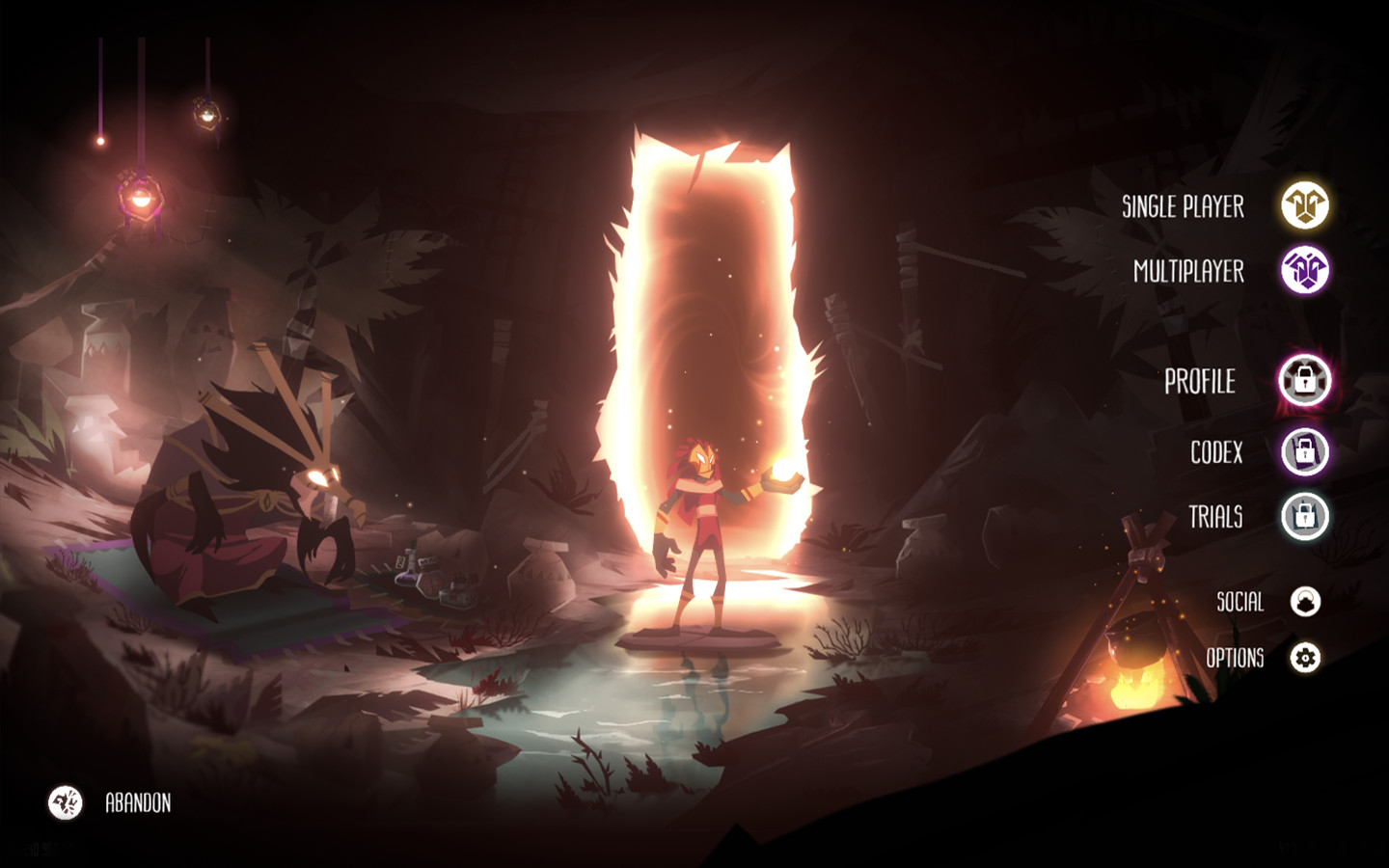Select the SINGLE PLAYER menu entry

click(x=1182, y=206)
